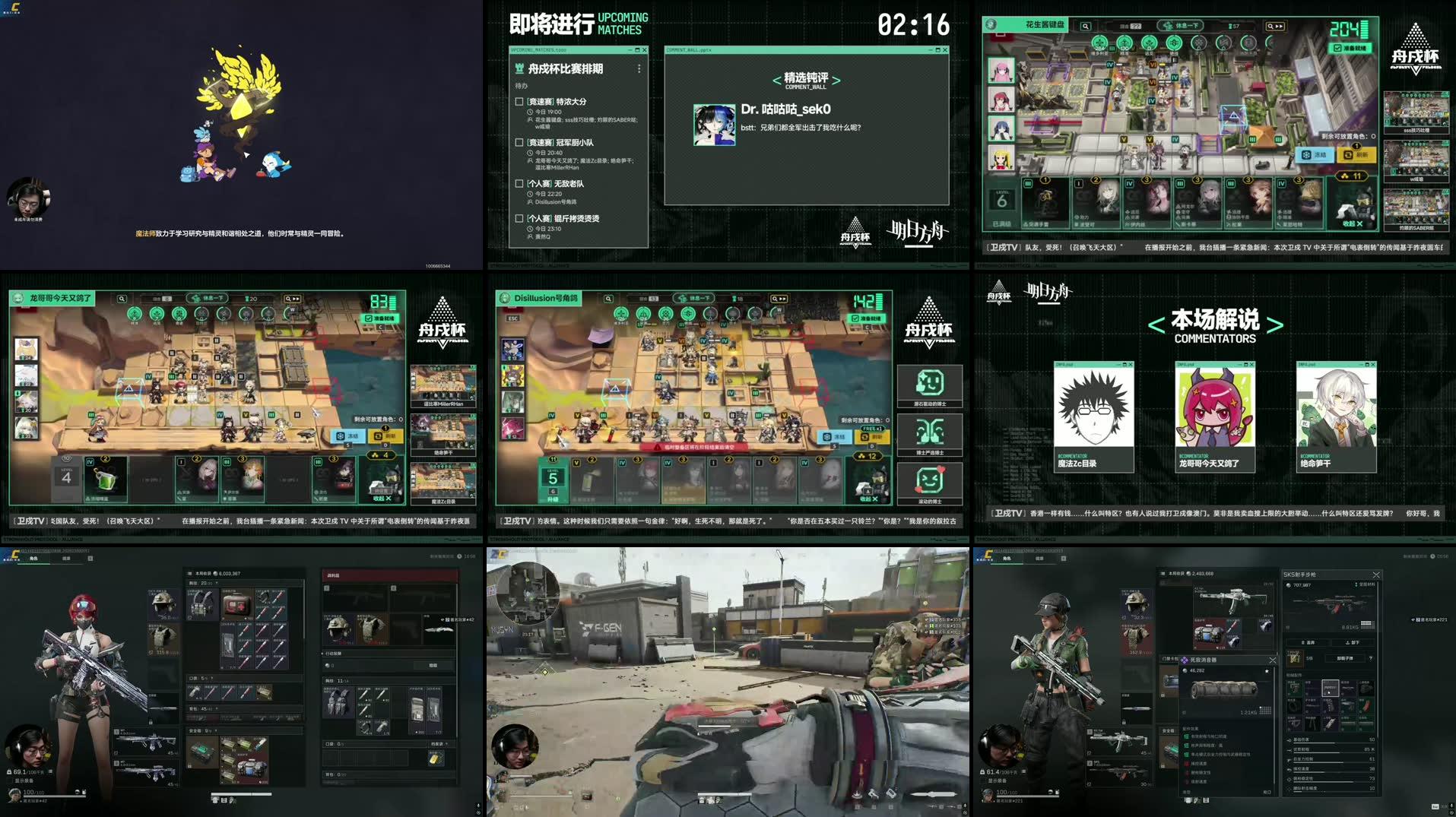The height and width of the screenshot is (817, 1456).
Task: Click the crown icon beside 舟戌杯比赛排期
Action: (519, 68)
